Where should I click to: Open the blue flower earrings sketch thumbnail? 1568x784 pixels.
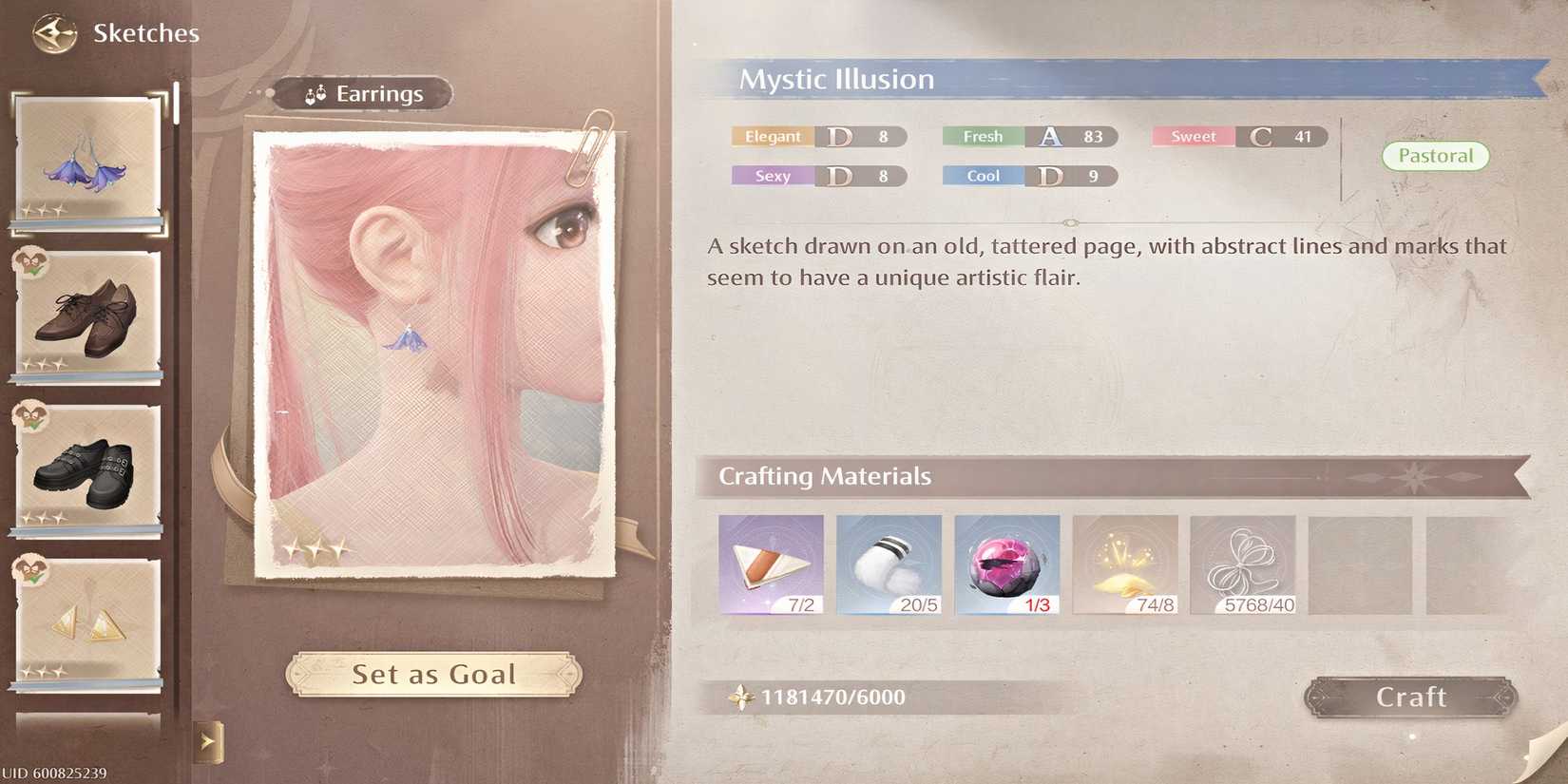(x=85, y=163)
